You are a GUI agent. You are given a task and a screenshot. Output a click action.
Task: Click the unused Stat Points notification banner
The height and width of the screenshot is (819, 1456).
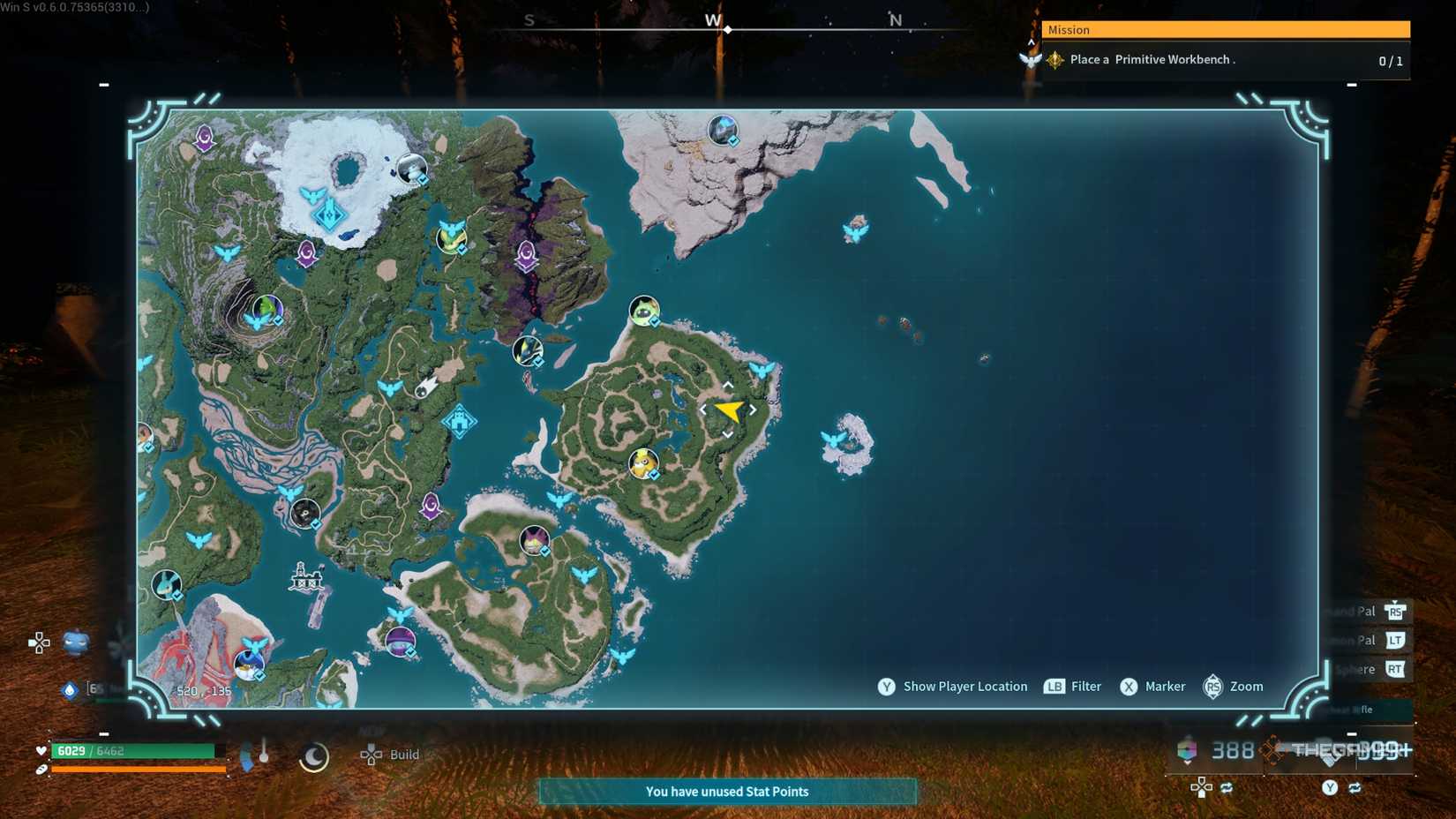[x=727, y=792]
